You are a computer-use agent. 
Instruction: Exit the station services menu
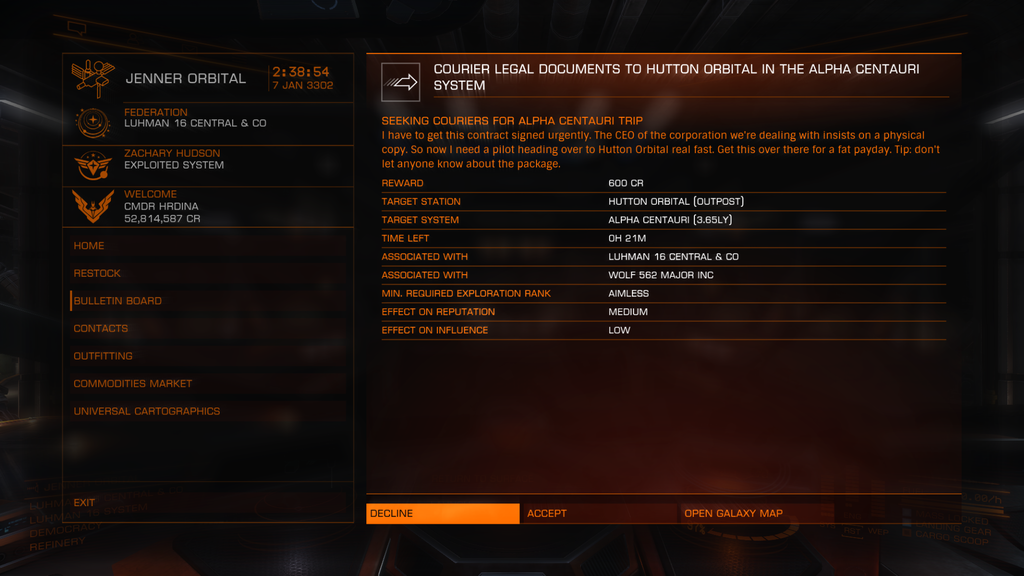pos(85,503)
